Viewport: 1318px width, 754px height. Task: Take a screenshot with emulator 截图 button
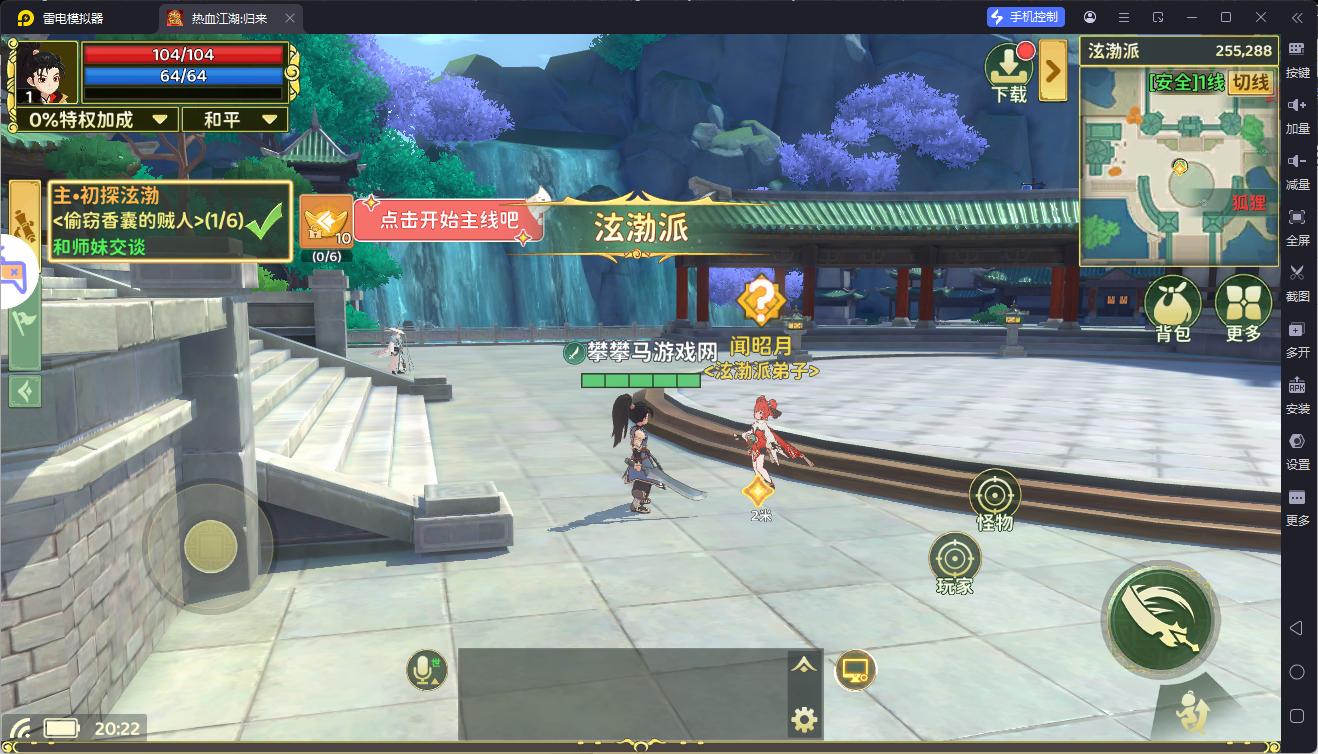(1297, 281)
